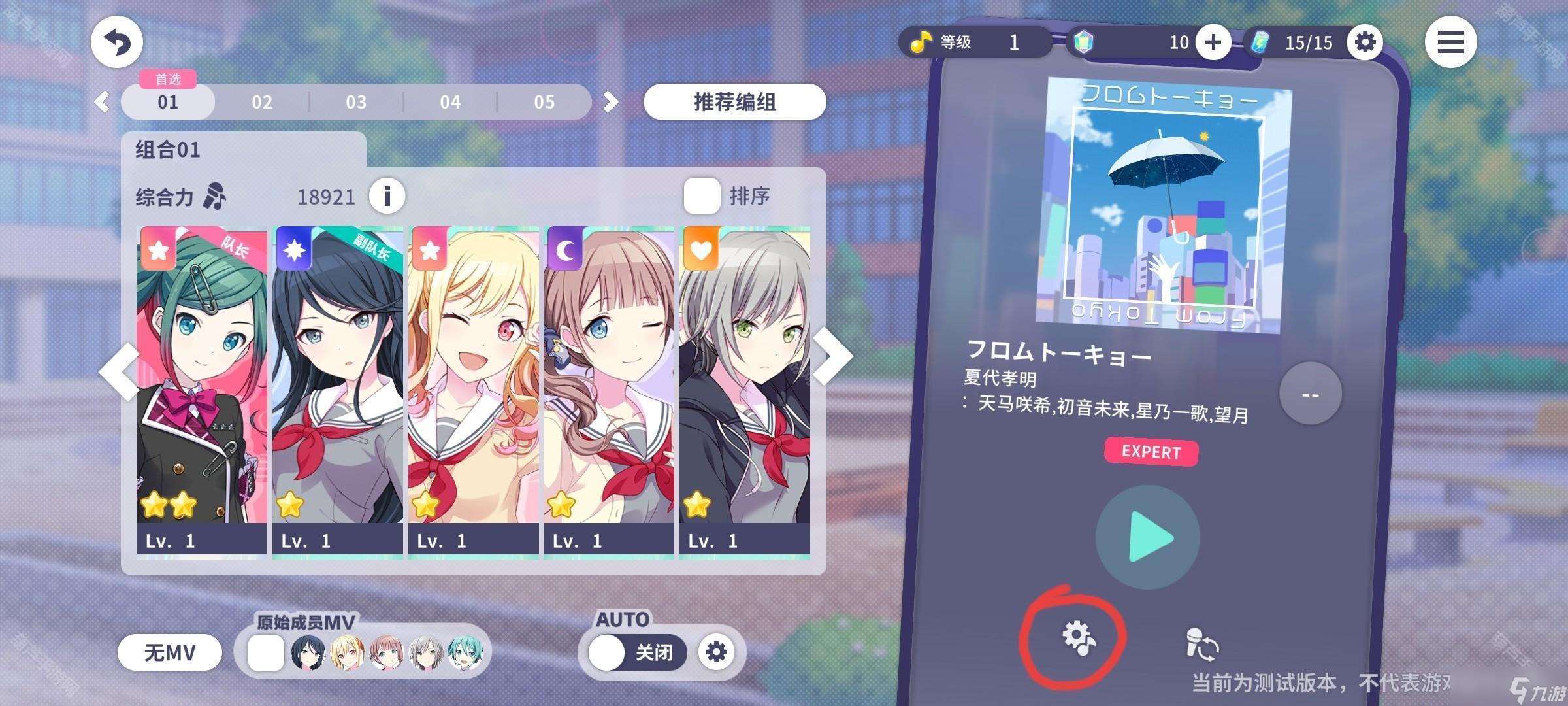Screen dimensions: 1568x706
Task: Tick the 排序 sort checkbox
Action: point(702,196)
